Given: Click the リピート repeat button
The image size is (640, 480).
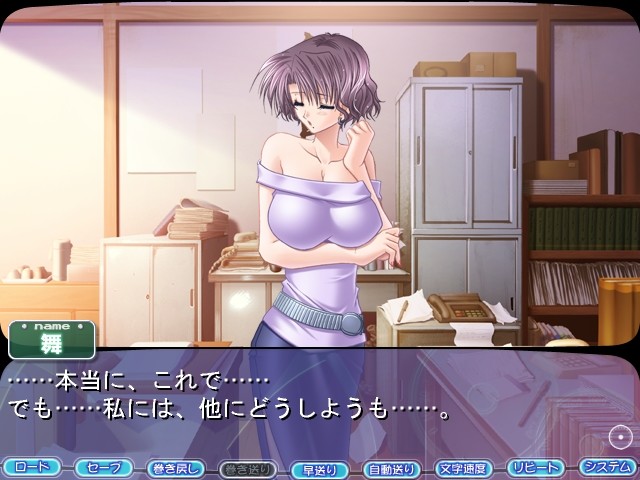Looking at the screenshot, I should tap(535, 467).
